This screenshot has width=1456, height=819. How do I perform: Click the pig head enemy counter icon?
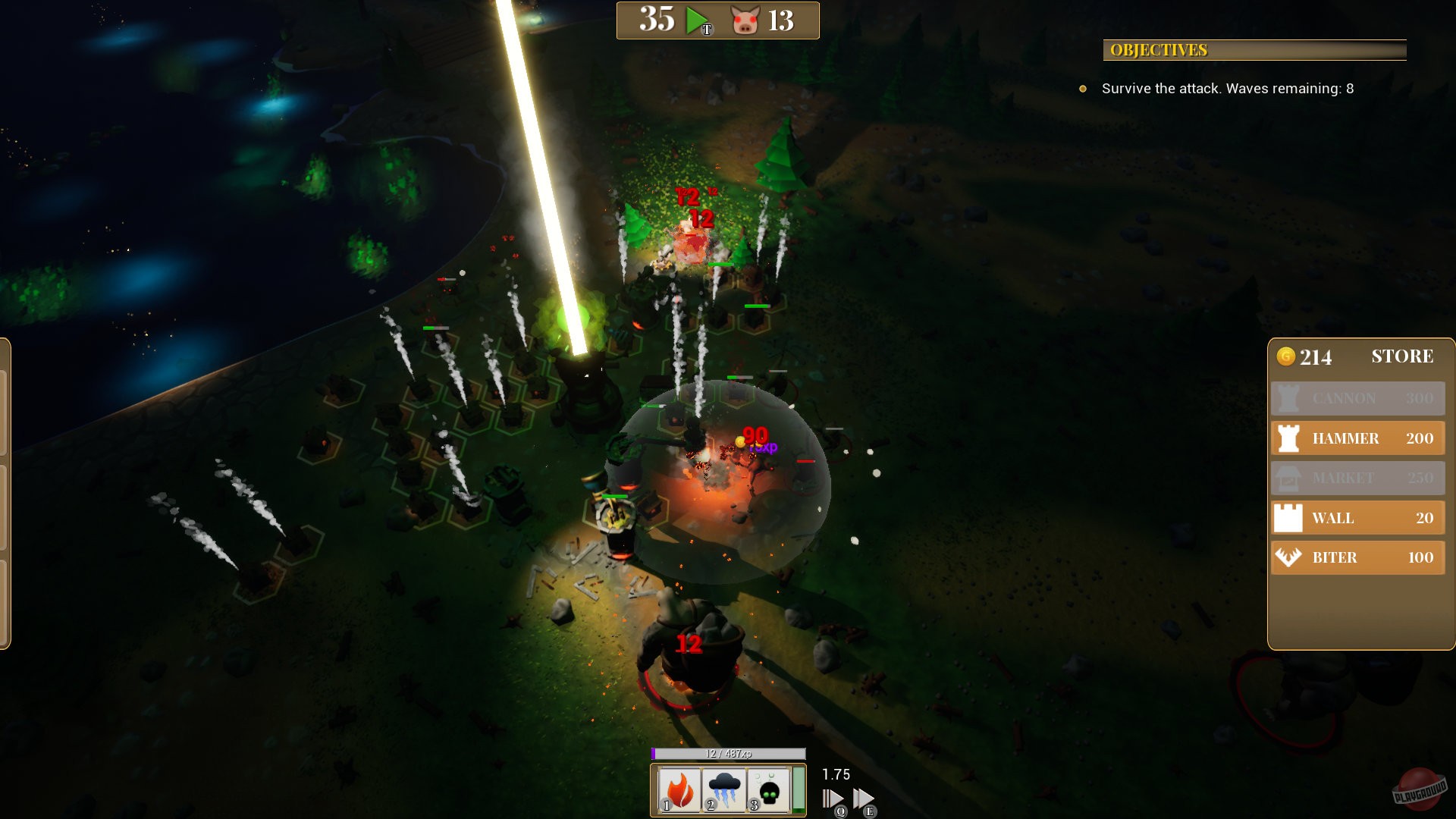pyautogui.click(x=746, y=20)
